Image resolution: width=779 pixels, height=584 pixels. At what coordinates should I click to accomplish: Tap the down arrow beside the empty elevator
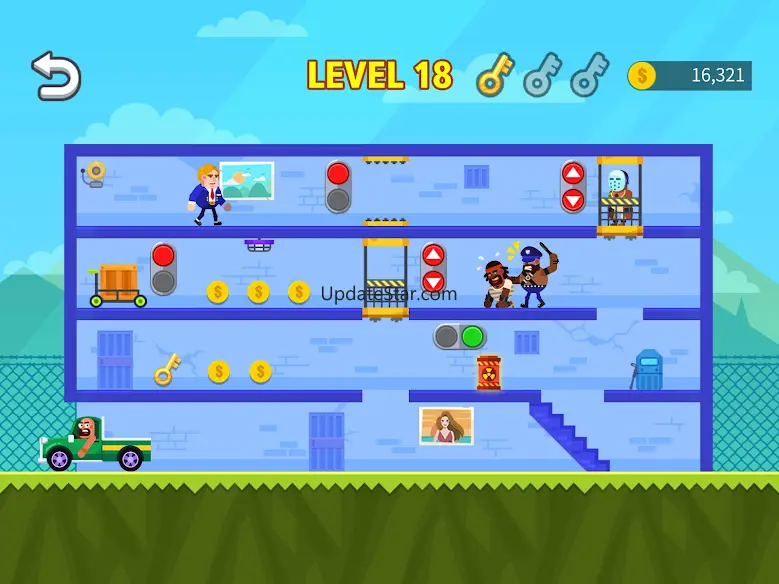[433, 281]
